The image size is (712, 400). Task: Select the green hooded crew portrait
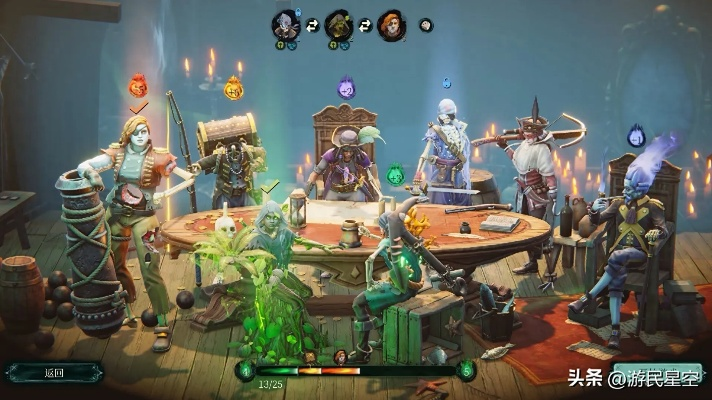coord(339,25)
